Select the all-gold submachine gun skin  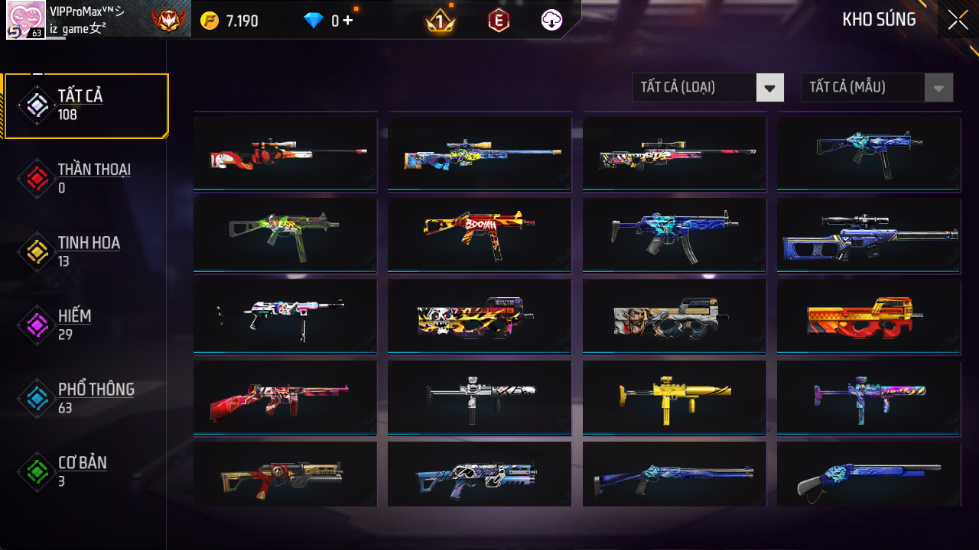[673, 397]
